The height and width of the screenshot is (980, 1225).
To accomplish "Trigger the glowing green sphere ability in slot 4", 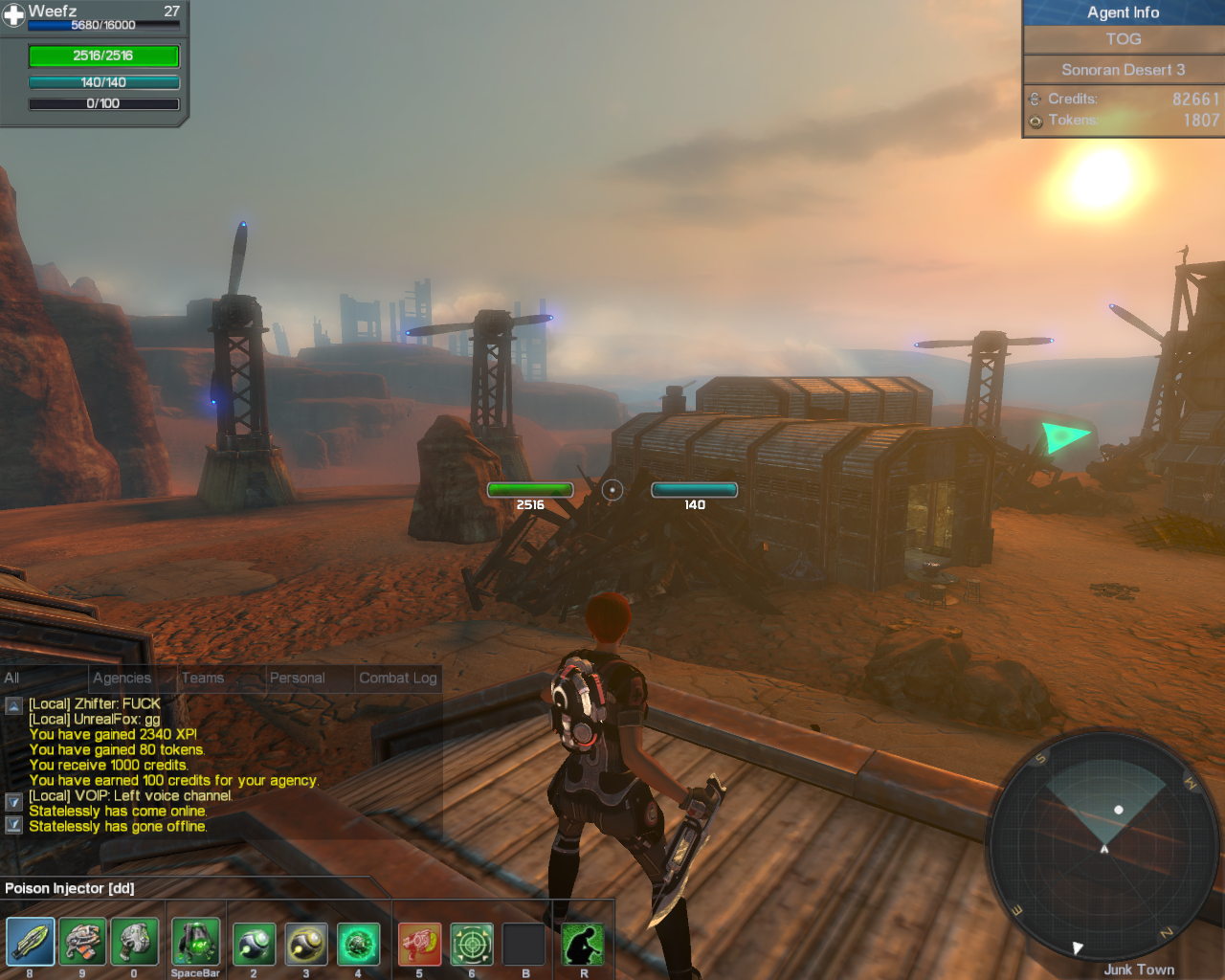I will pyautogui.click(x=358, y=945).
